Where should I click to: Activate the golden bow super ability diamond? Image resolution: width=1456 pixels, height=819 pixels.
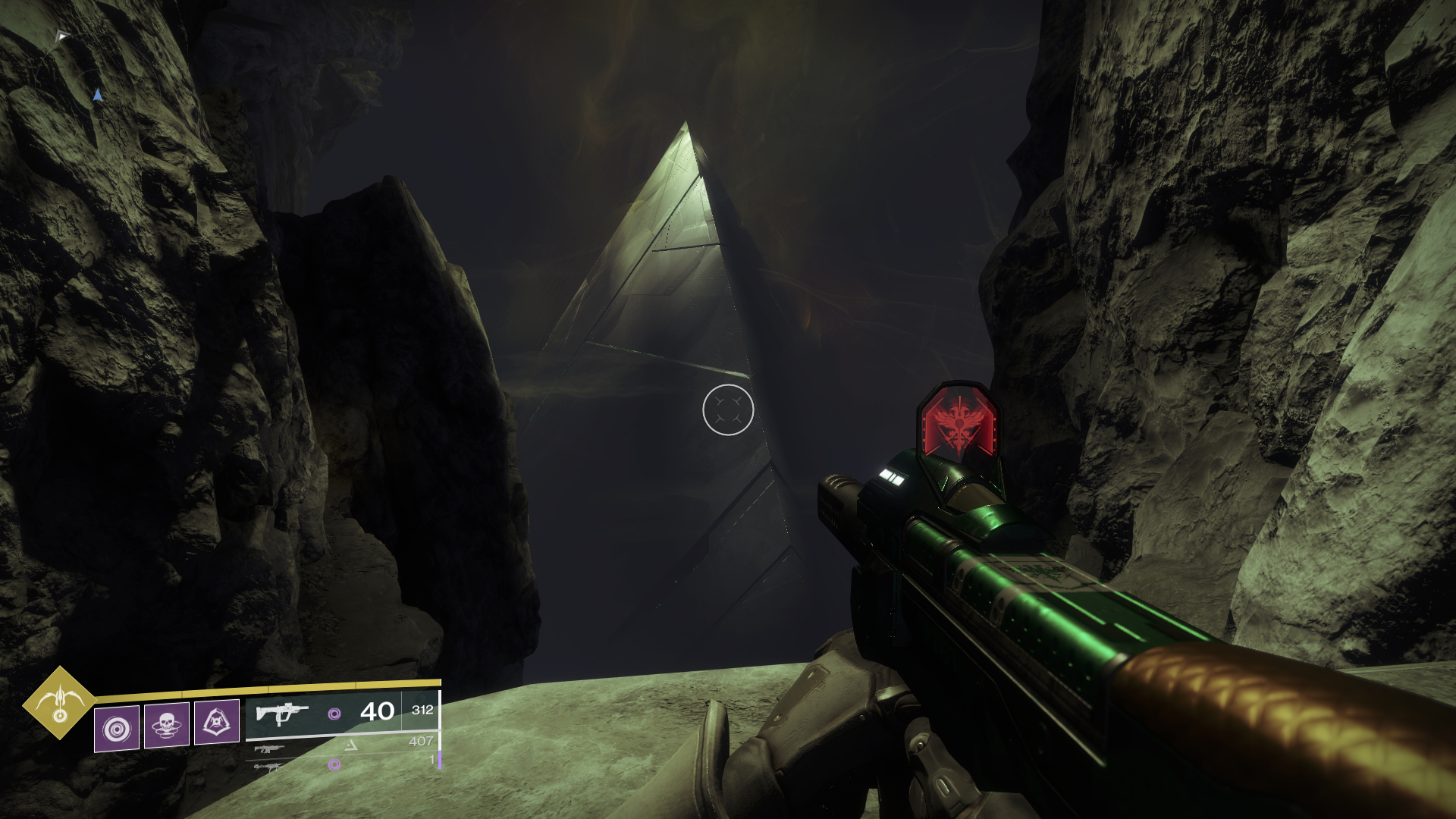coord(60,703)
